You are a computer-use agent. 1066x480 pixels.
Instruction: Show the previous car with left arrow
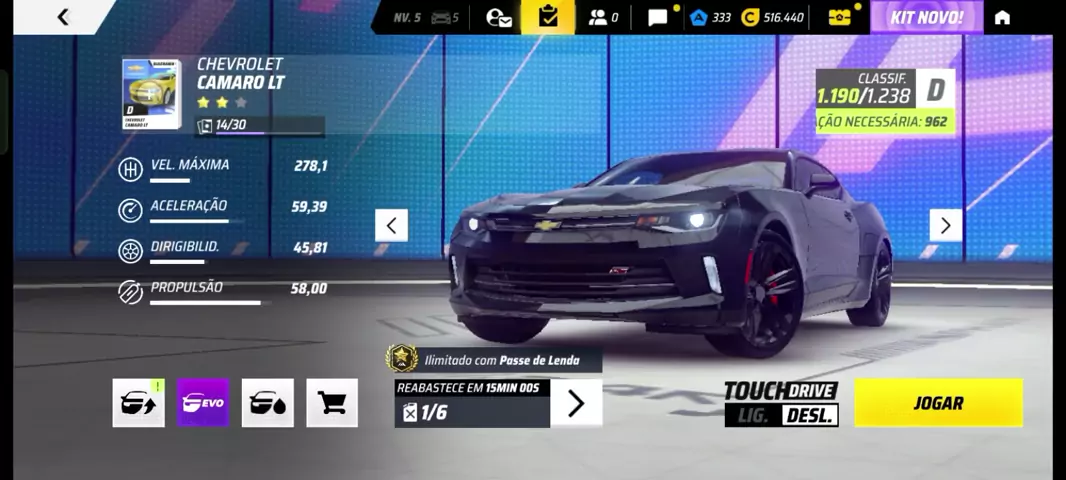(391, 225)
